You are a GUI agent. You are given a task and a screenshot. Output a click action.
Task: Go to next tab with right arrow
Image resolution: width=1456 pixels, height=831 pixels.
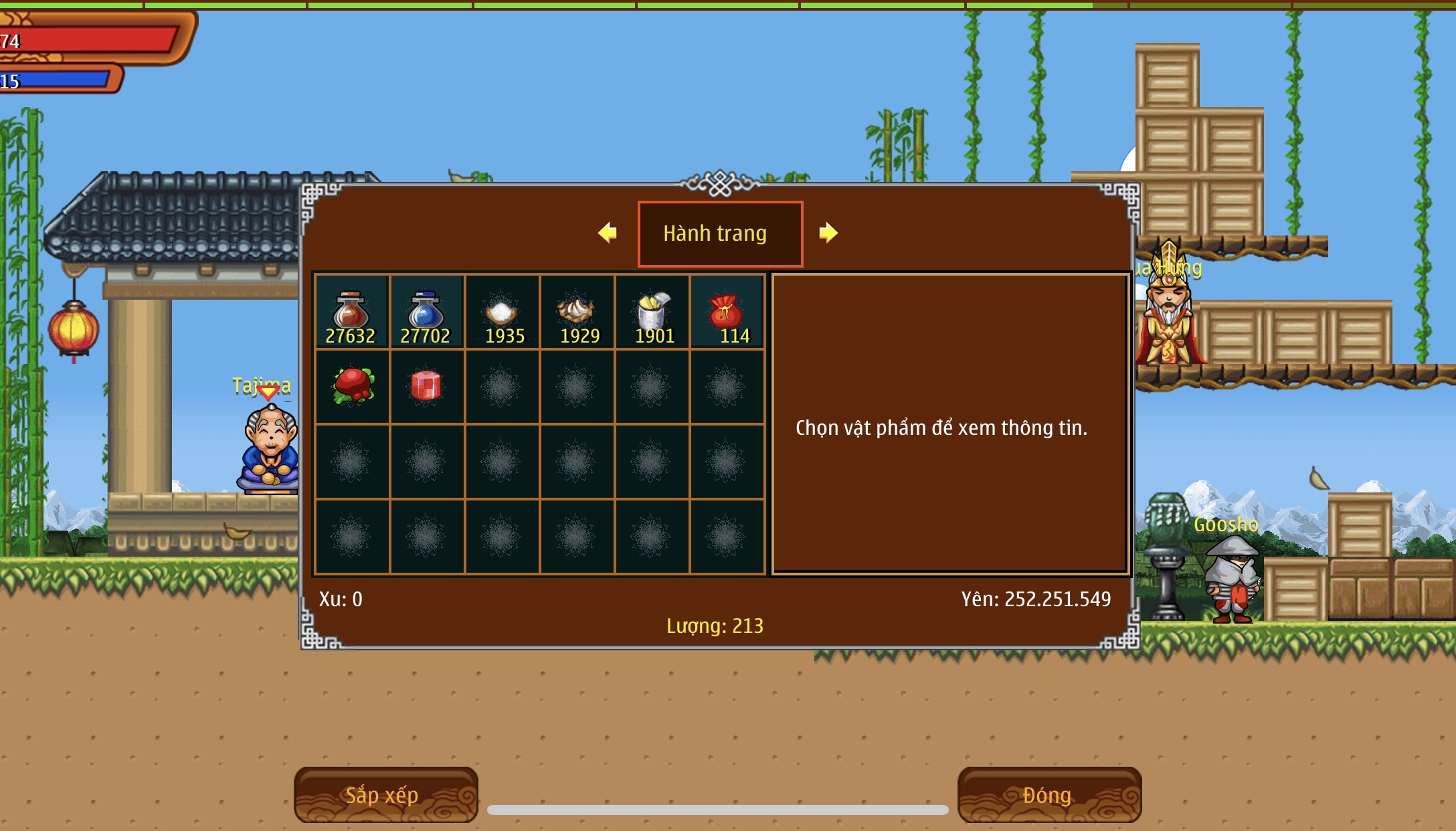828,233
